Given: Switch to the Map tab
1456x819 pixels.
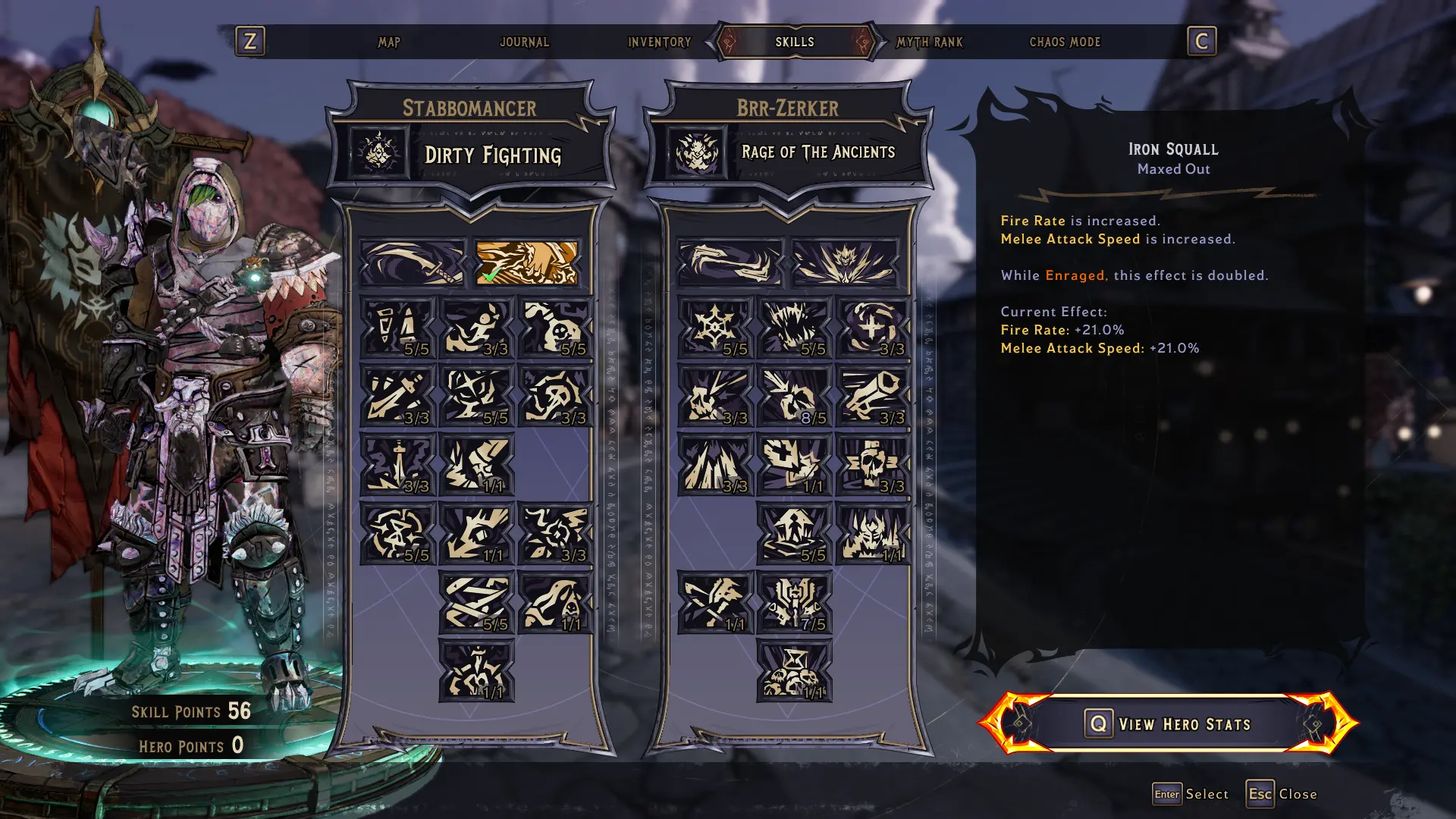Looking at the screenshot, I should pos(389,42).
